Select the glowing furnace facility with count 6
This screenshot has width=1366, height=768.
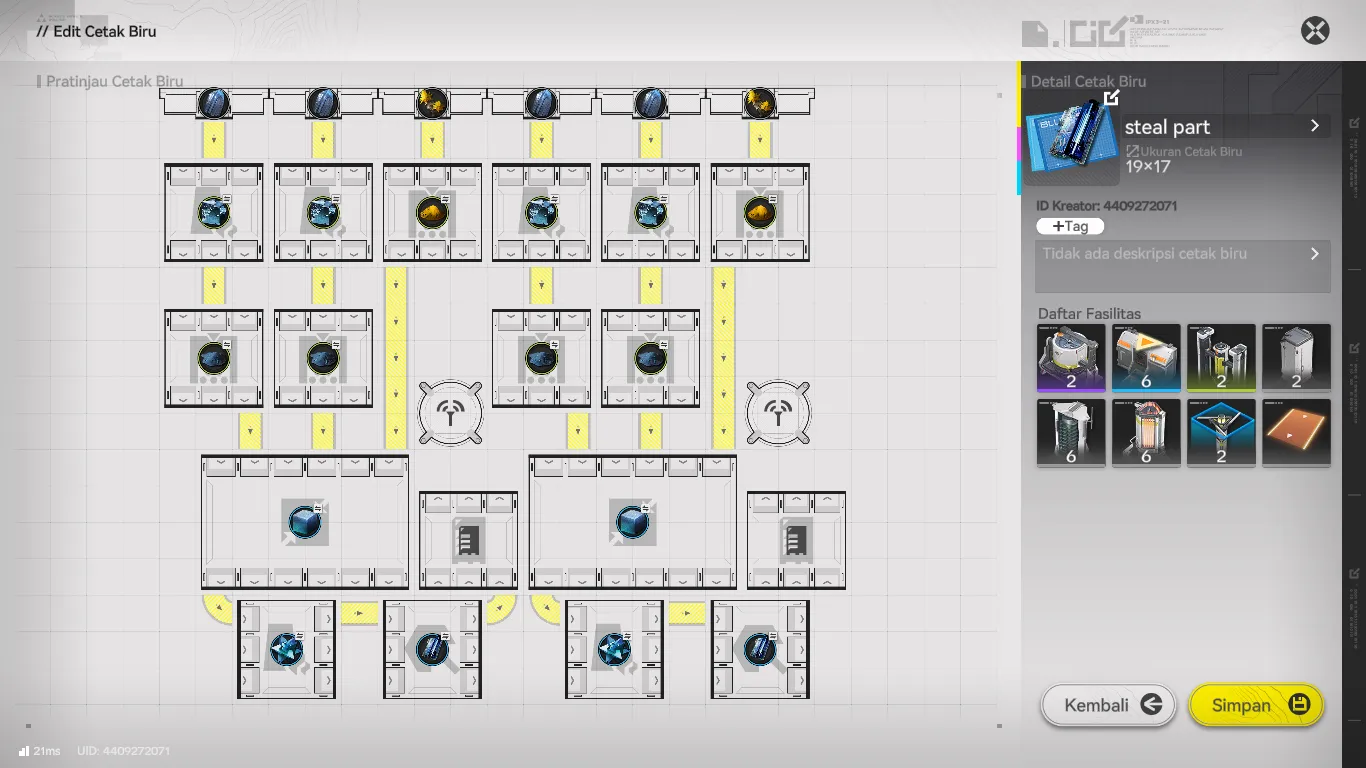coord(1146,432)
